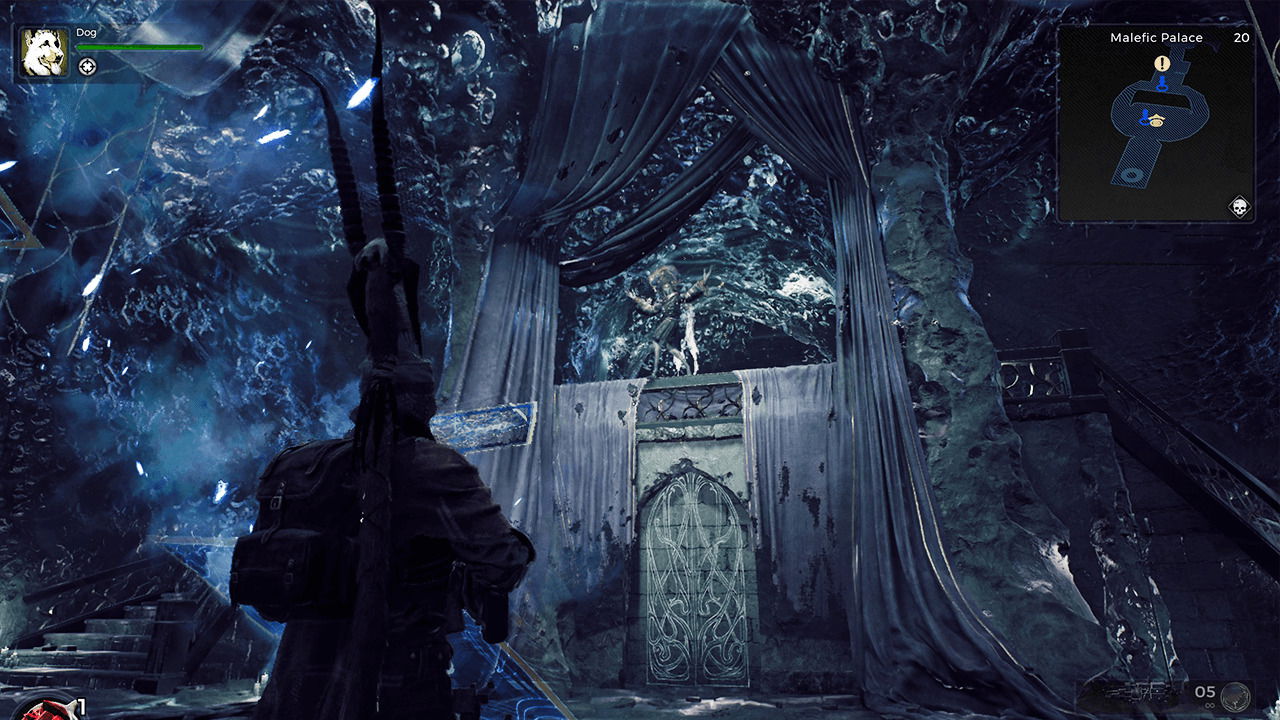The image size is (1280, 720).
Task: Click the exclamation quest marker on the minimap
Action: 1161,63
